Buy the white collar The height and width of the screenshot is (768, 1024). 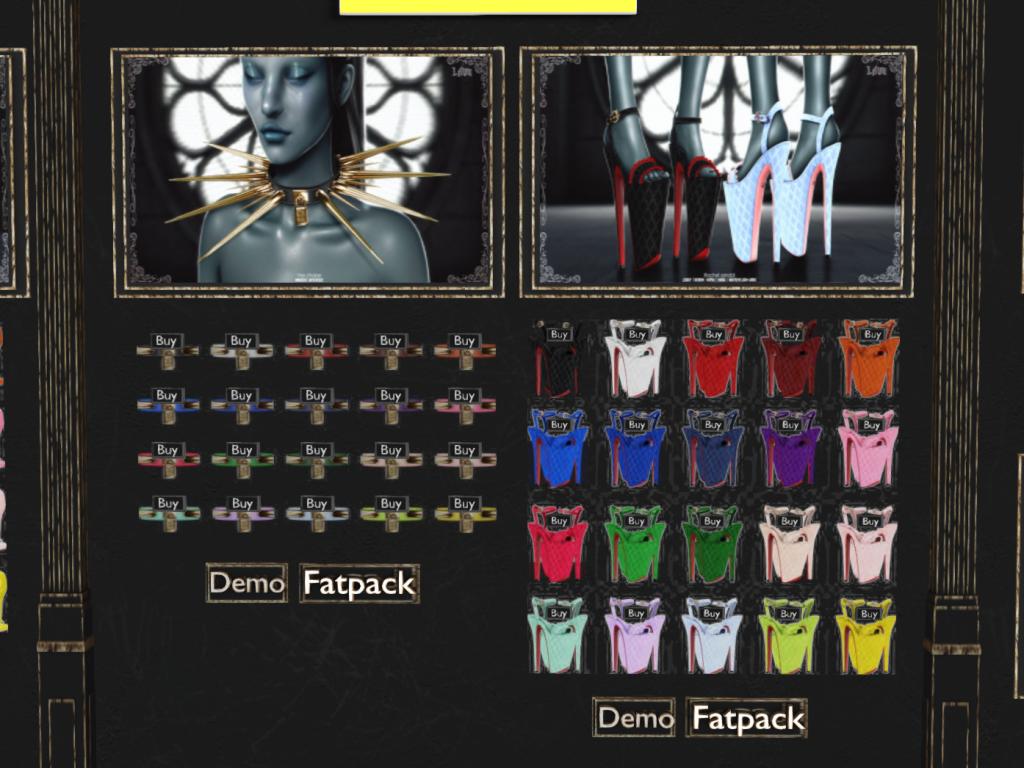coord(241,341)
